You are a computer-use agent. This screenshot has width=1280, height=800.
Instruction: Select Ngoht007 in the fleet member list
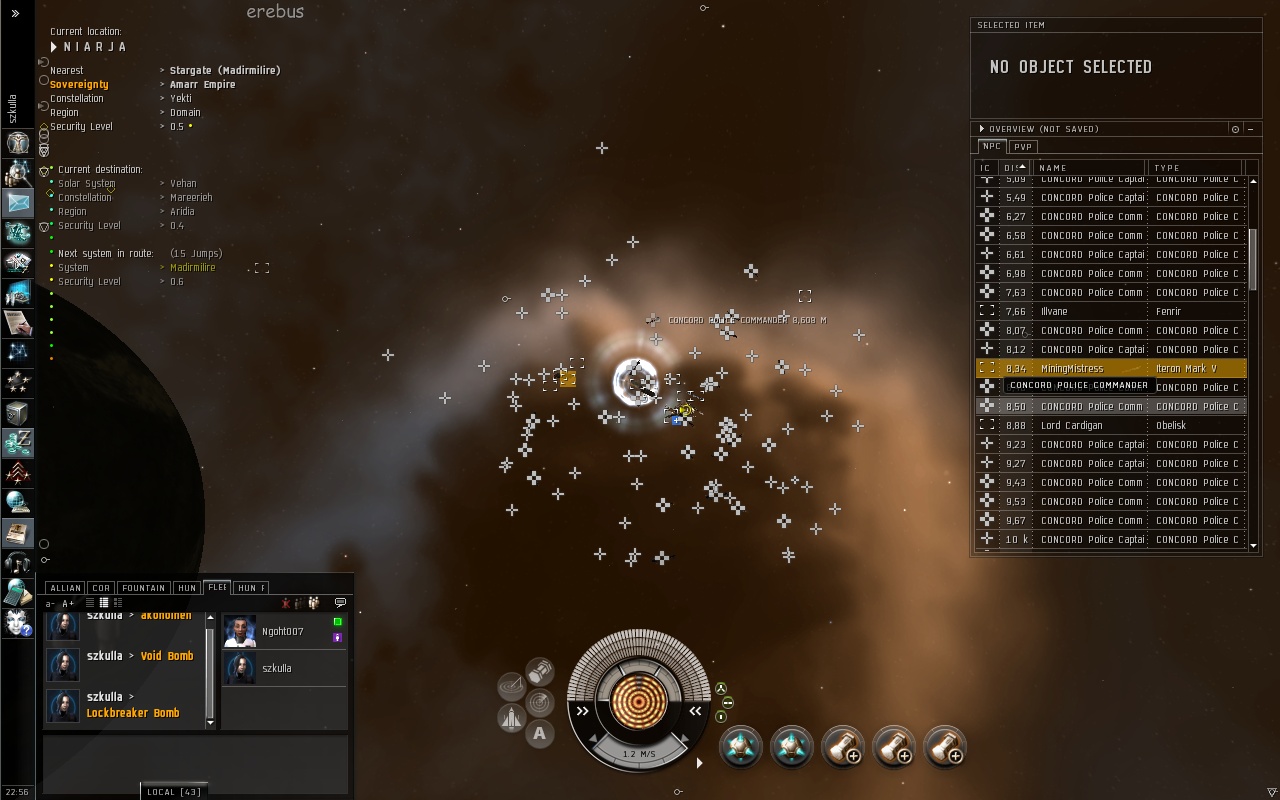[x=282, y=632]
